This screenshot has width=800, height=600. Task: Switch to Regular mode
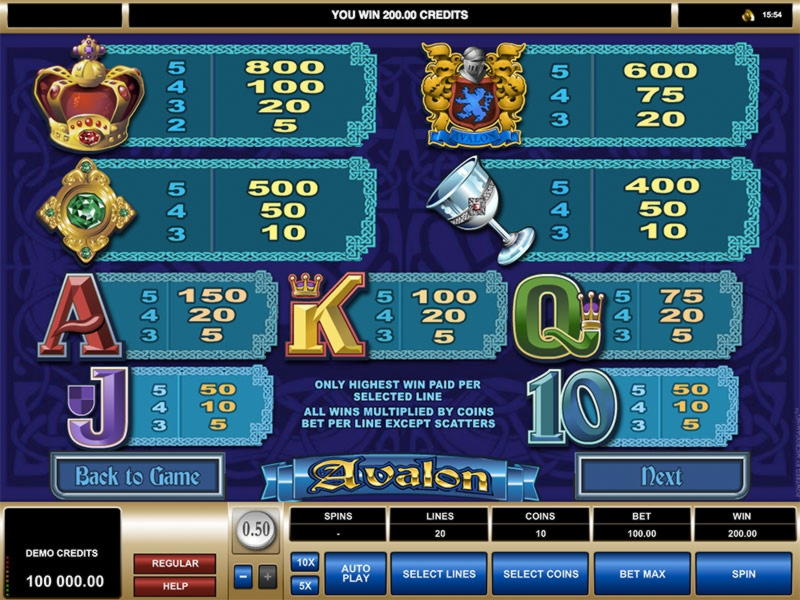(174, 563)
